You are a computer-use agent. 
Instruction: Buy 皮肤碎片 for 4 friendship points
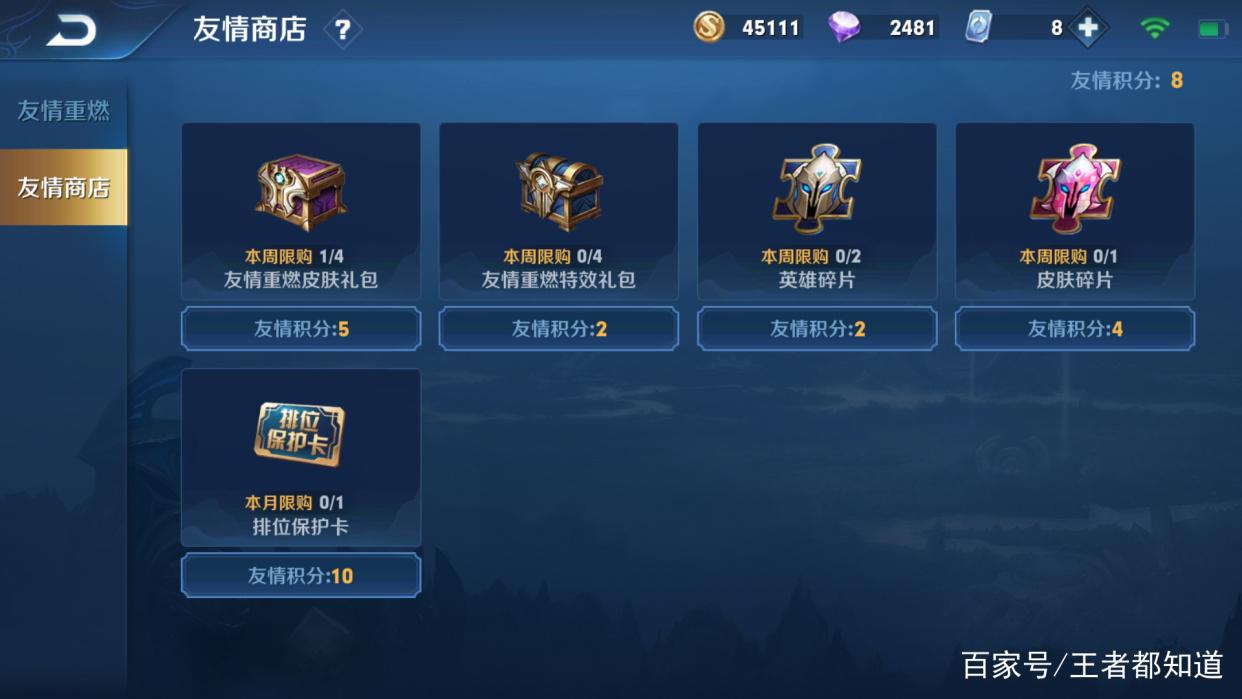[1075, 329]
